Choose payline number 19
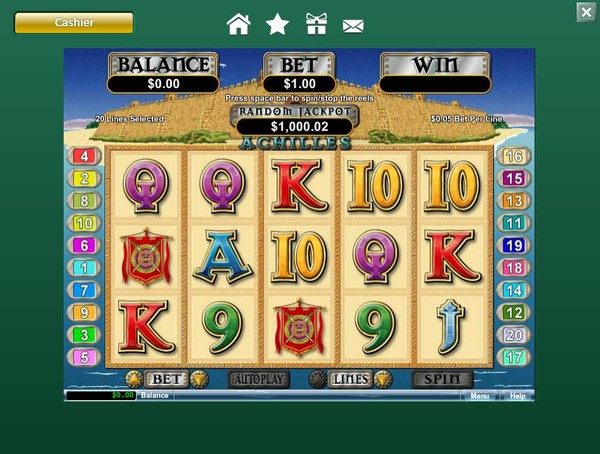 (x=514, y=245)
